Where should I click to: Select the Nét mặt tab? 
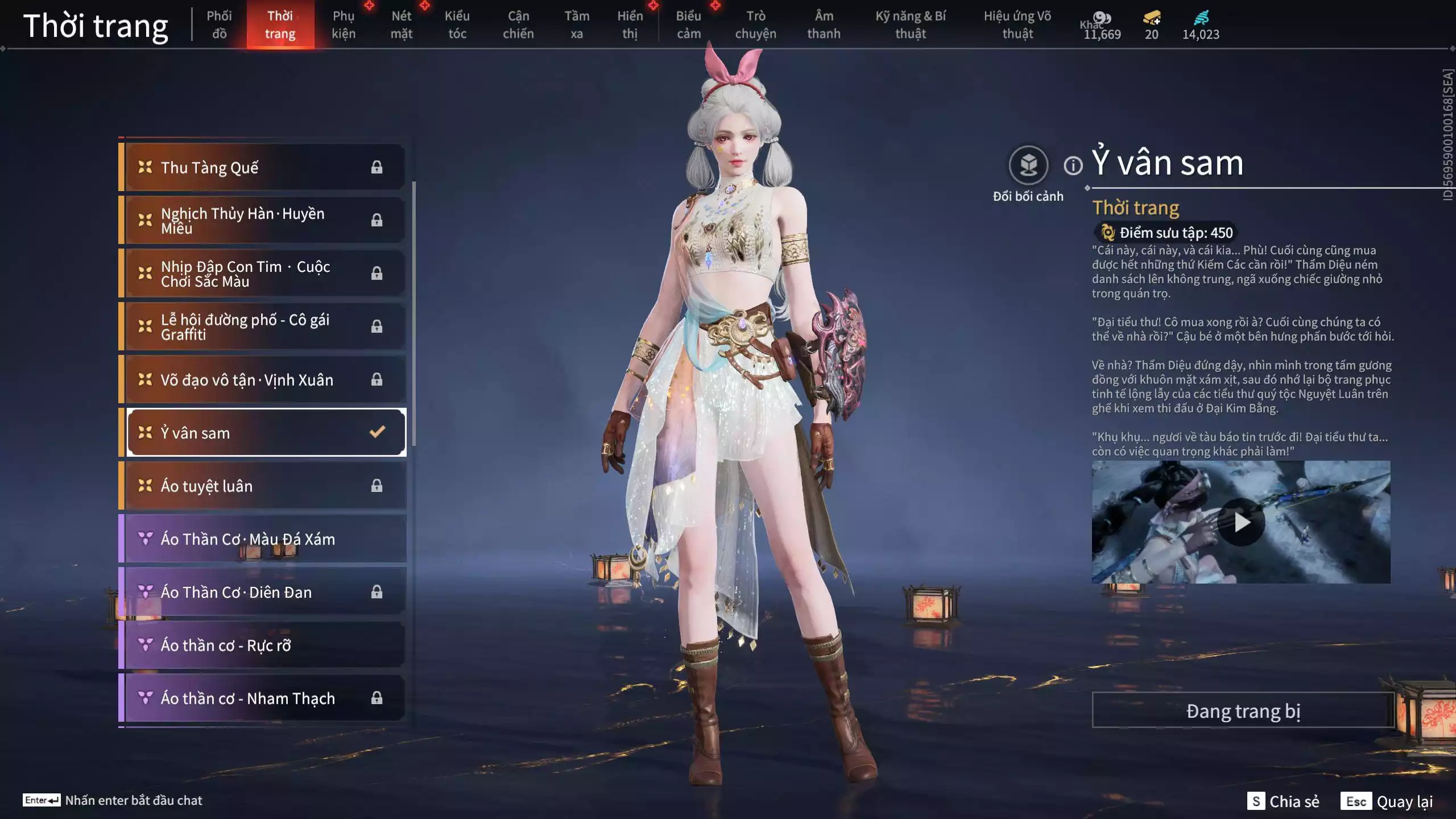[x=401, y=25]
